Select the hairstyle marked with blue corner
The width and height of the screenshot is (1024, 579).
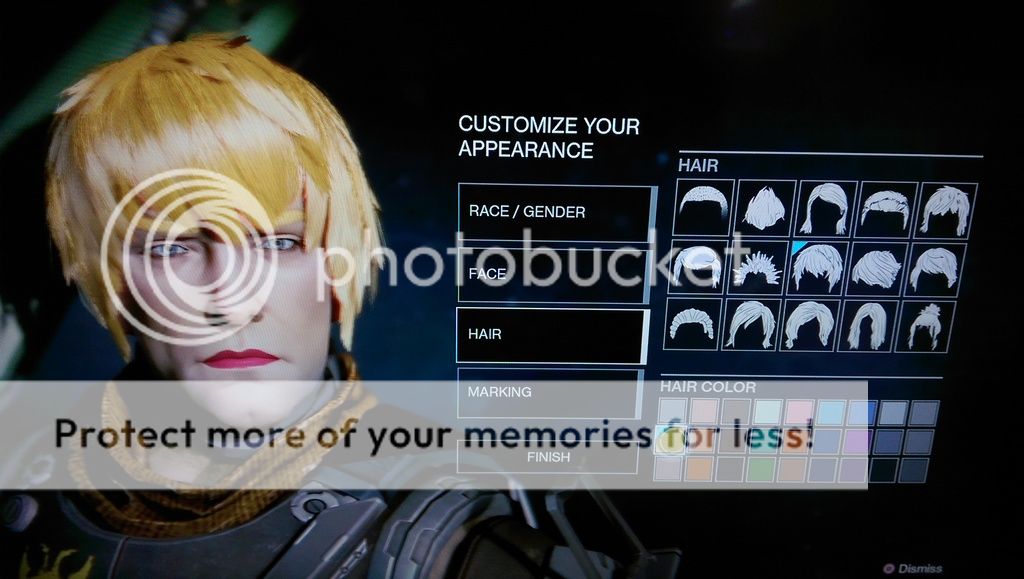pyautogui.click(x=818, y=267)
